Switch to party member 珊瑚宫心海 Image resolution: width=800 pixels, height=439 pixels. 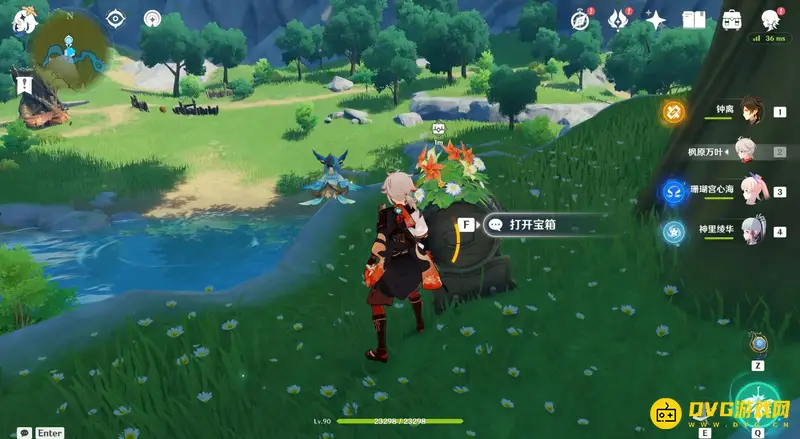point(750,191)
